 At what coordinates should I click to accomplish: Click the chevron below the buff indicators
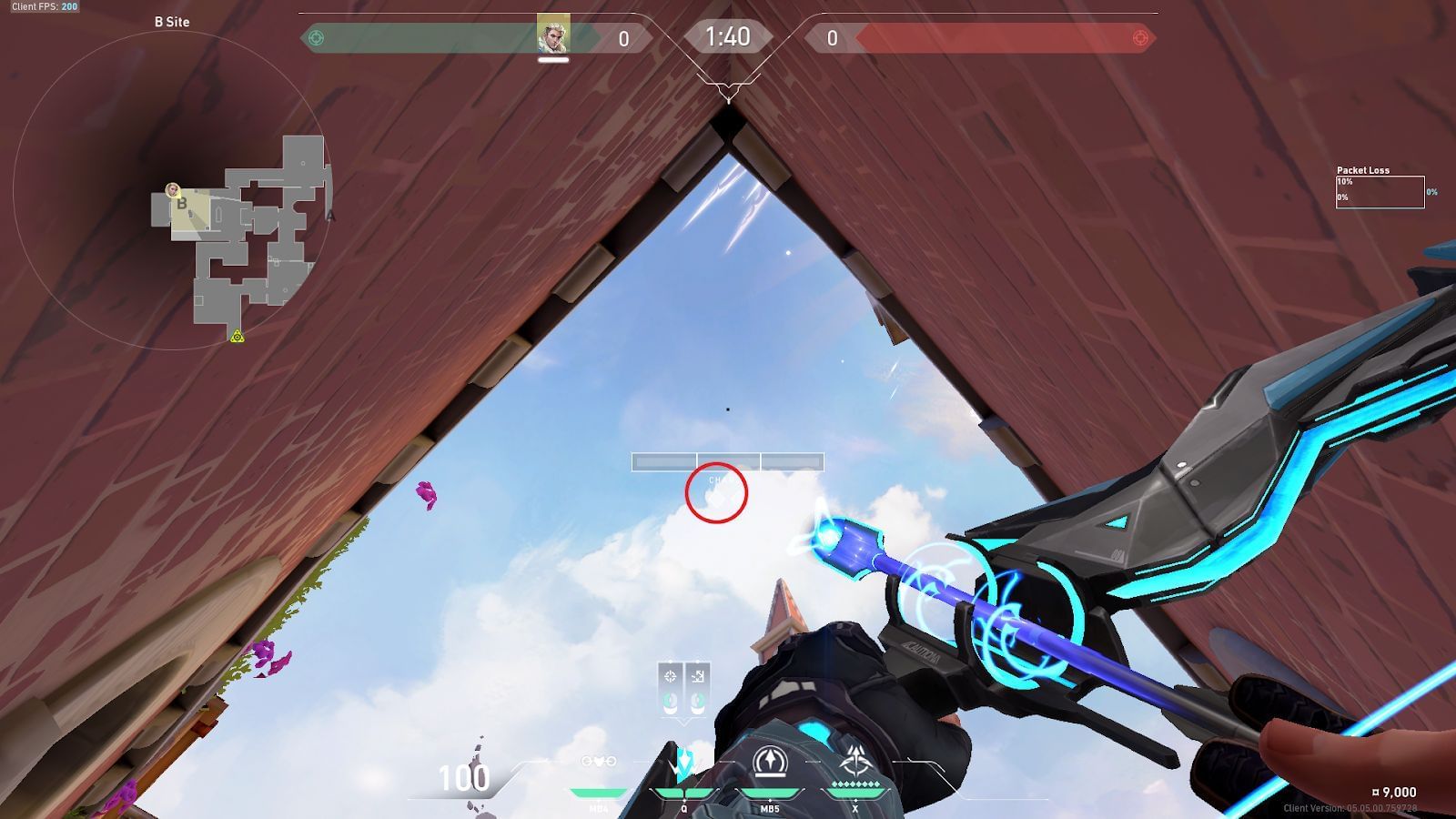click(x=682, y=722)
